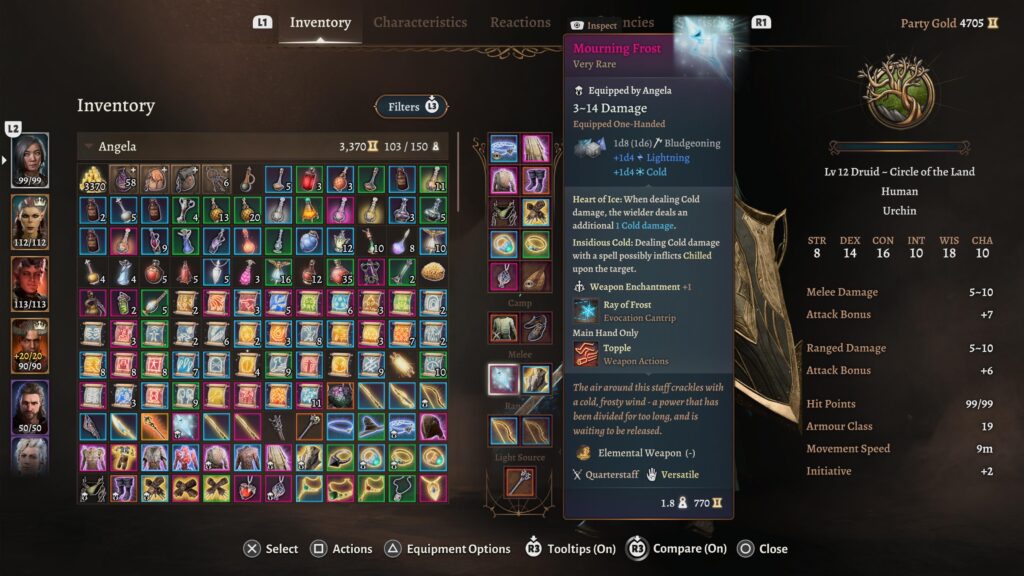
Task: Select the Light Source torch slot
Action: point(519,482)
